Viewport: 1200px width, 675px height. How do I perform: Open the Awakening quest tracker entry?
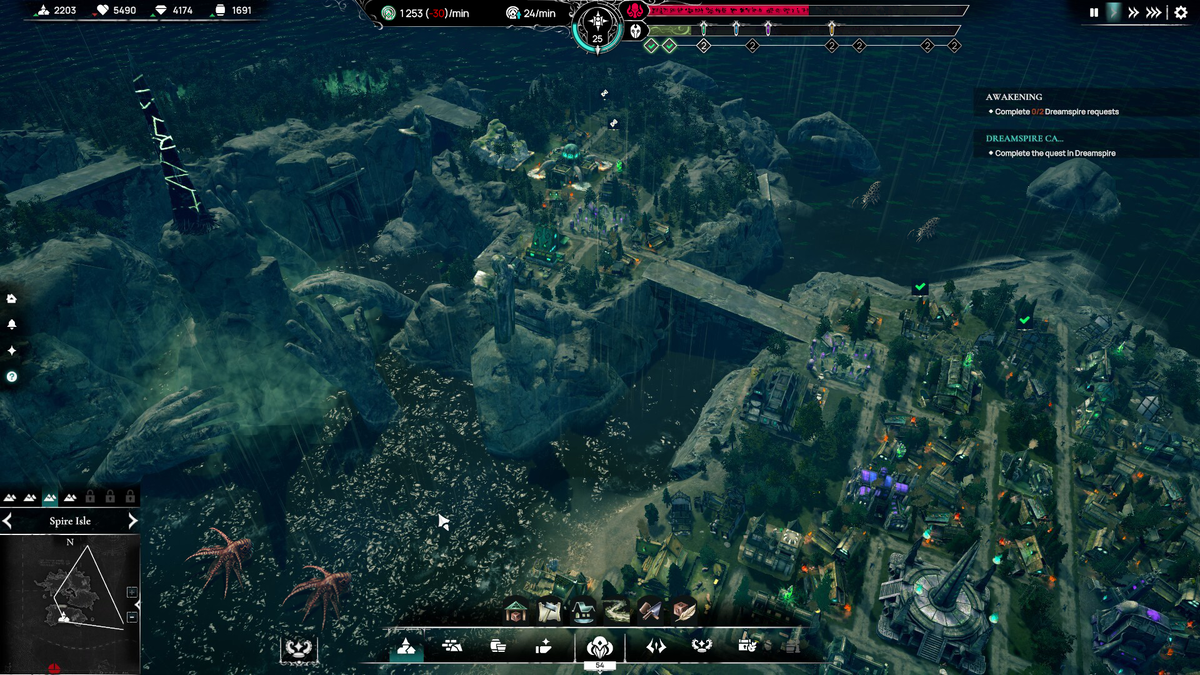click(1014, 97)
